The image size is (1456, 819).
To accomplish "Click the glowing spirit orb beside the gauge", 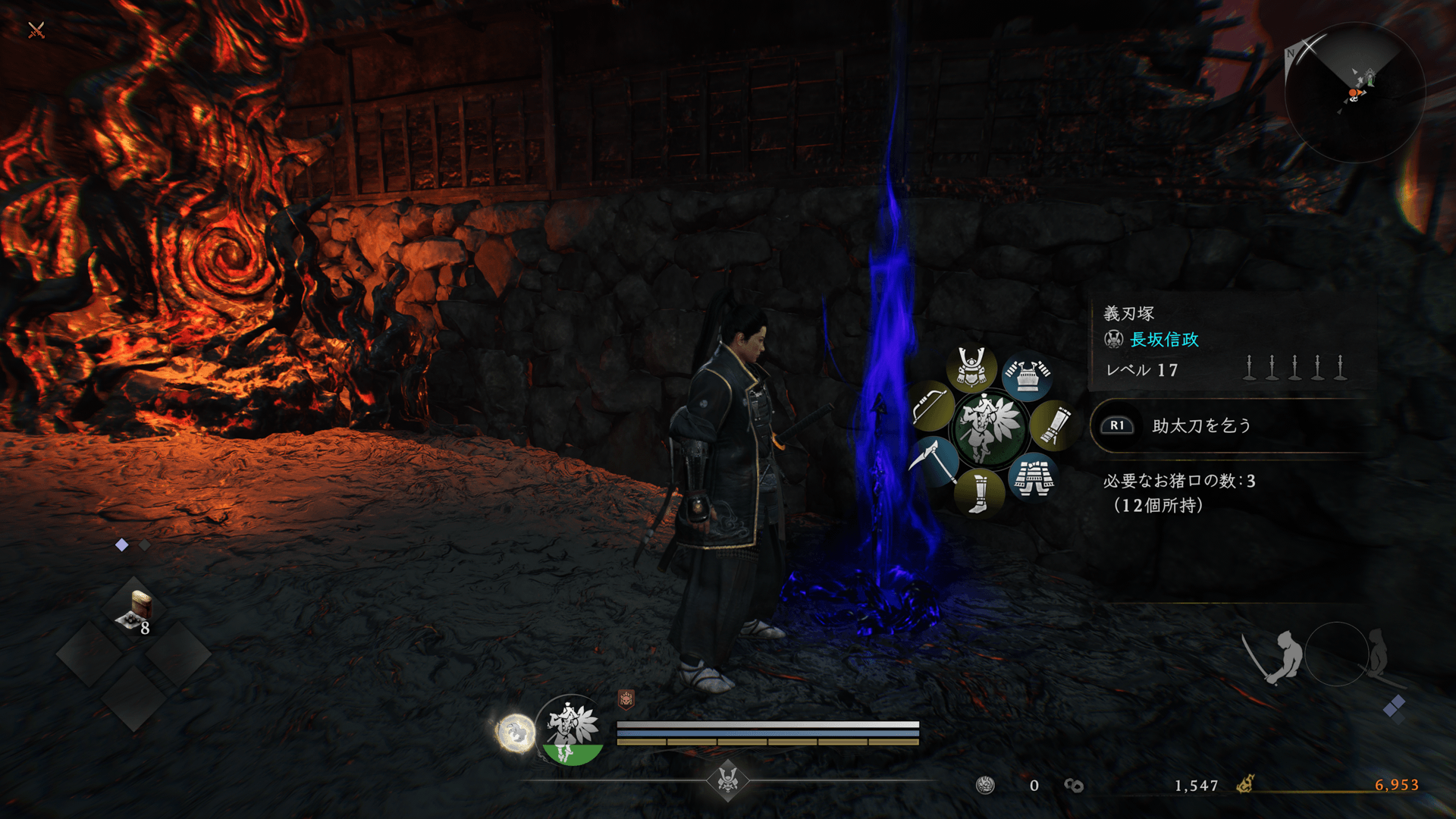I will [x=516, y=733].
